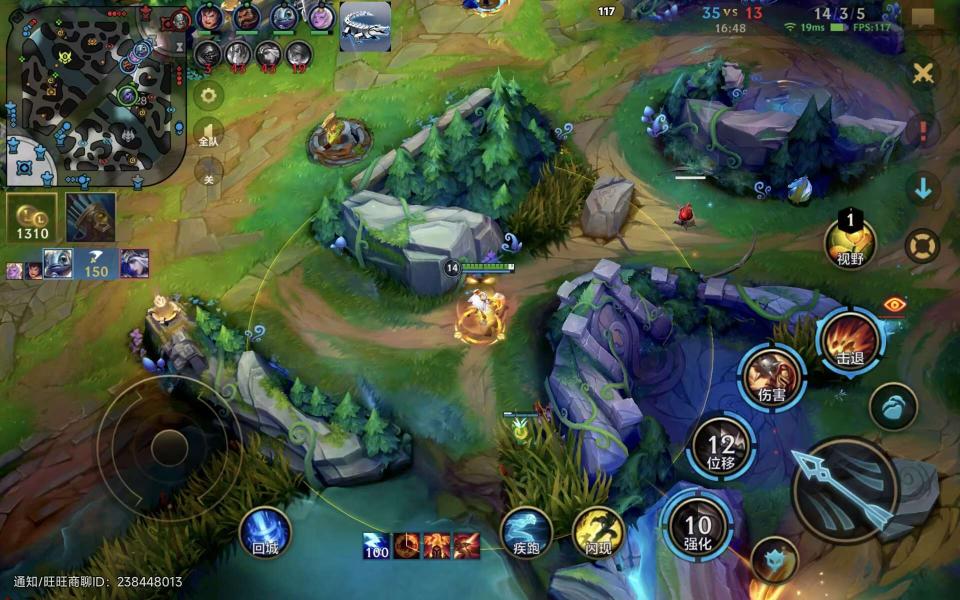Tap the spear basic attack button

843,489
